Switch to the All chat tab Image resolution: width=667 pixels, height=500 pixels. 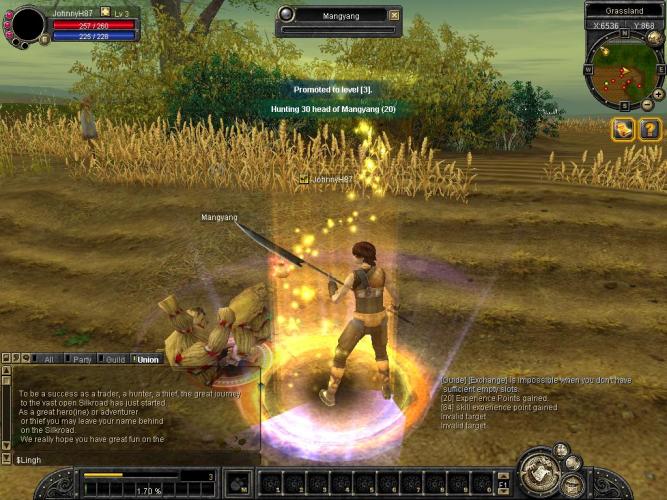(x=48, y=359)
